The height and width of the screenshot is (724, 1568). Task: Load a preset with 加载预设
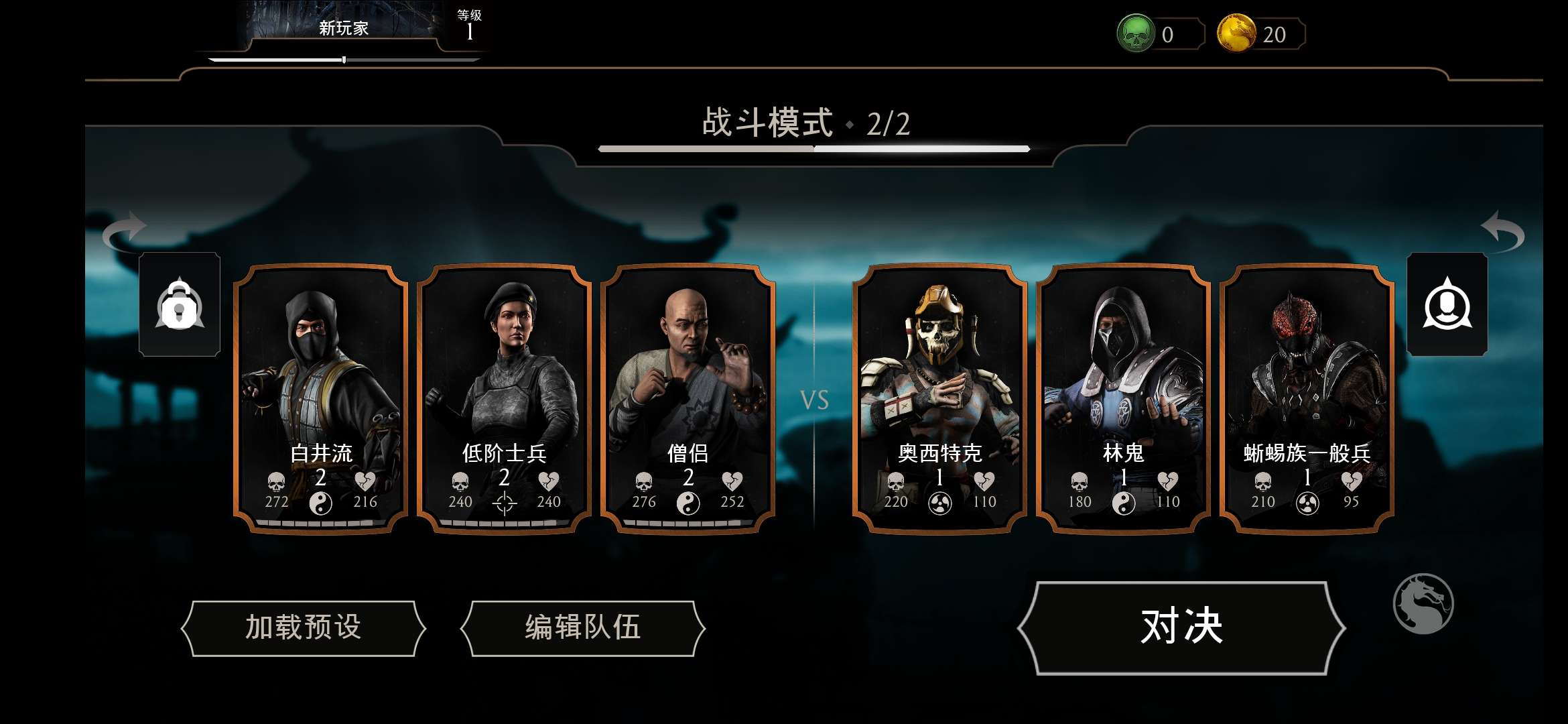(304, 628)
